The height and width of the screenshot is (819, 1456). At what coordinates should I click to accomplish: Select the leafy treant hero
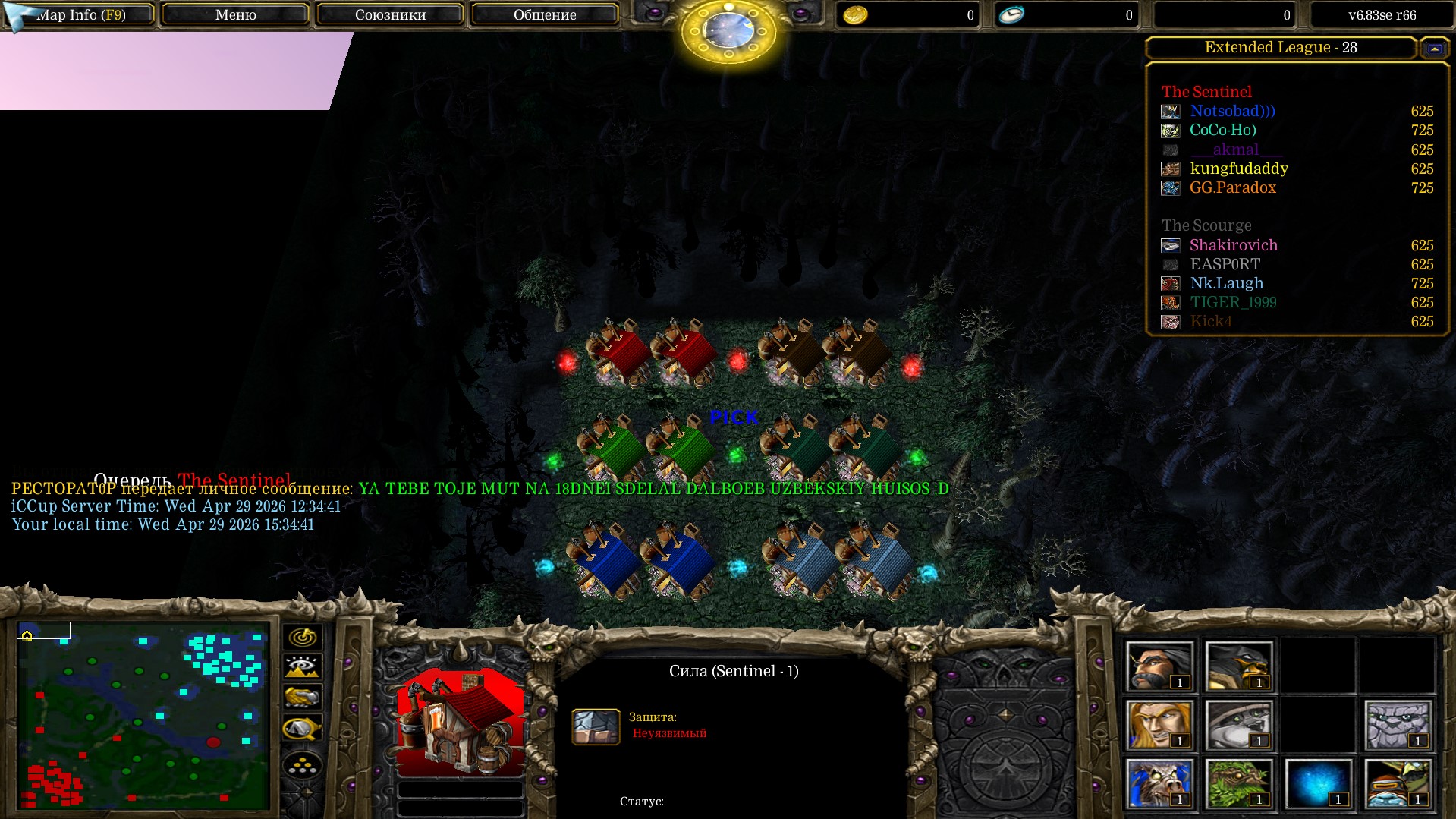[1238, 783]
